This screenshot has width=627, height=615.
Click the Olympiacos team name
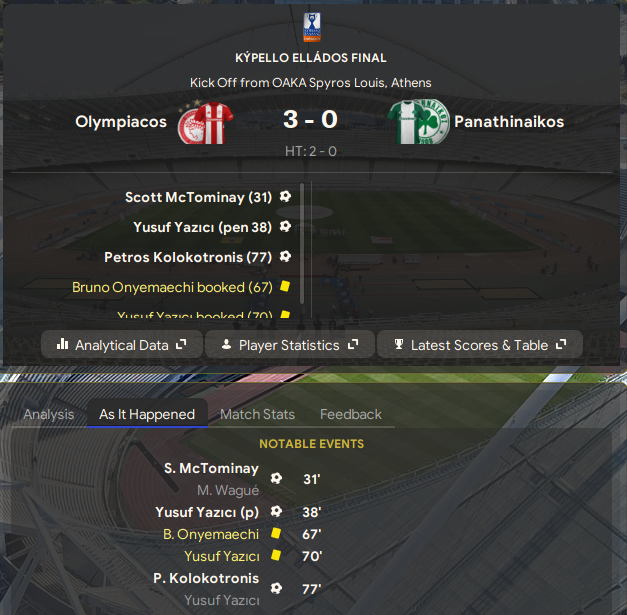coord(120,122)
